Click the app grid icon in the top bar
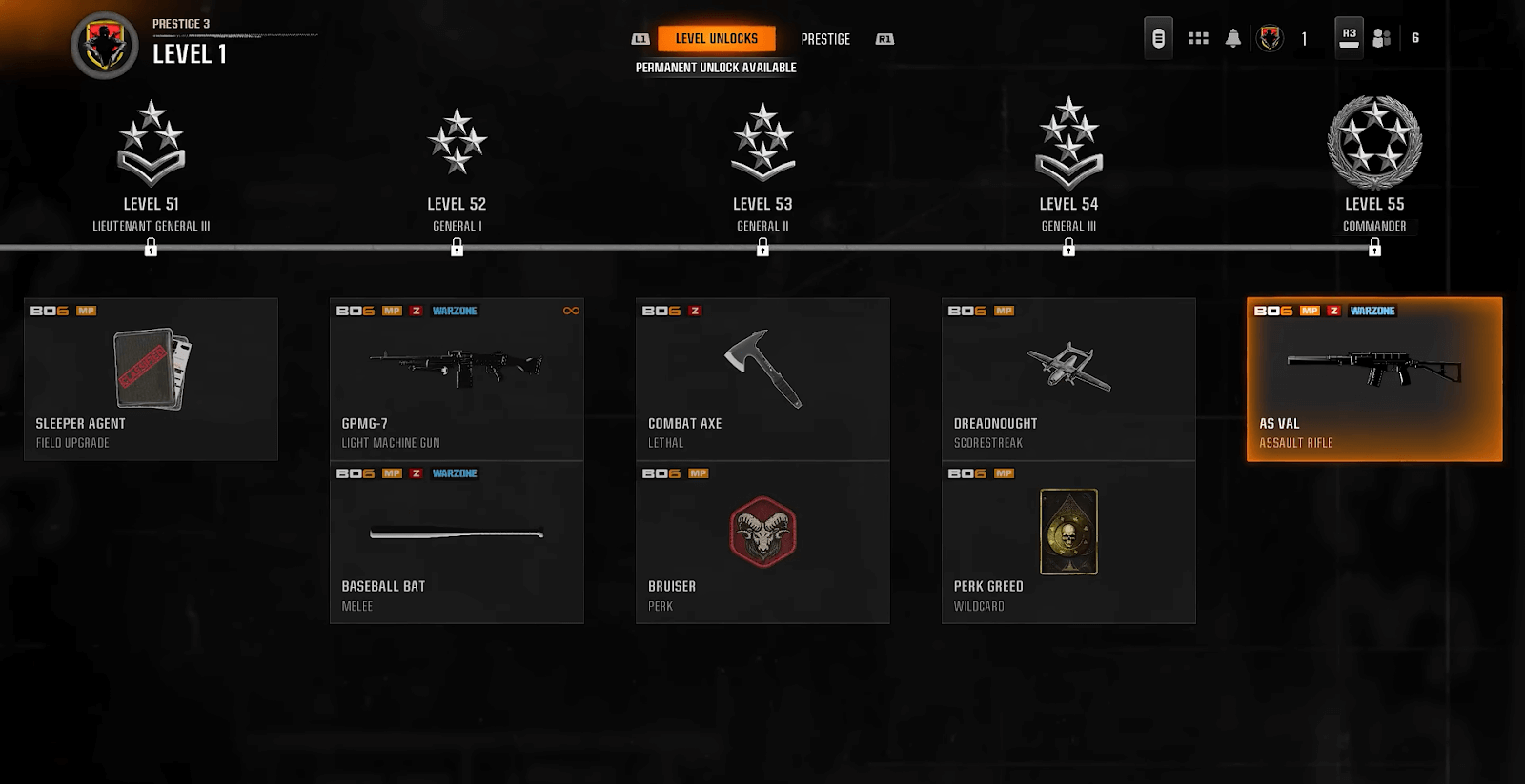Image resolution: width=1525 pixels, height=784 pixels. point(1198,36)
